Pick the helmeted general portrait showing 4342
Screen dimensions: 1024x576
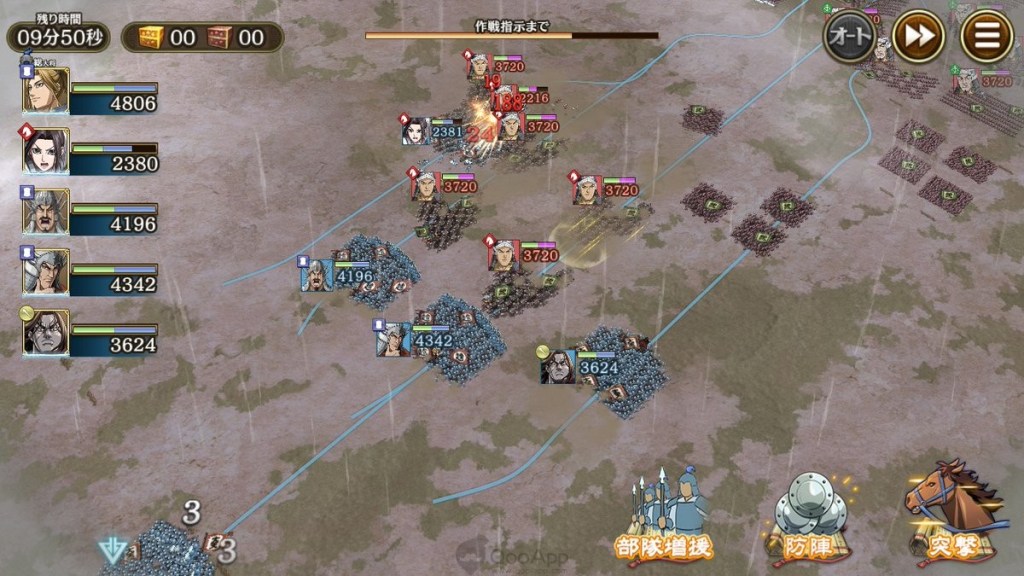tap(47, 272)
